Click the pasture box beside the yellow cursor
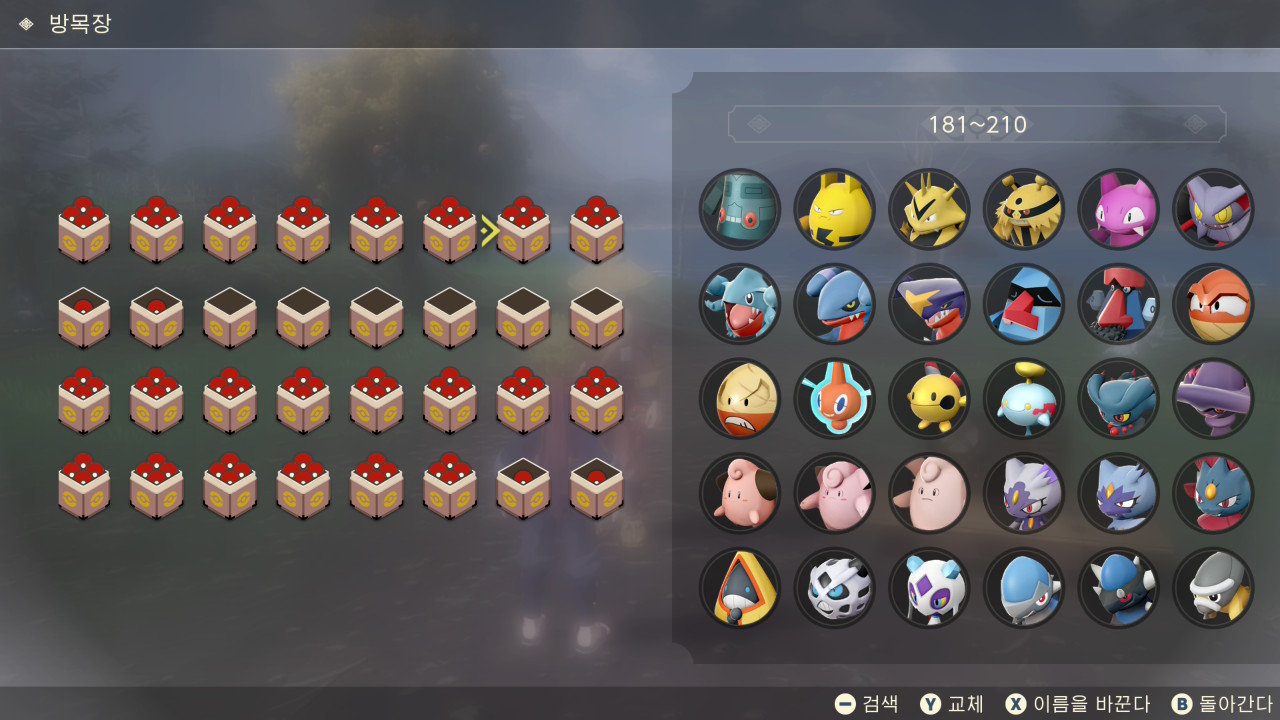 (524, 231)
